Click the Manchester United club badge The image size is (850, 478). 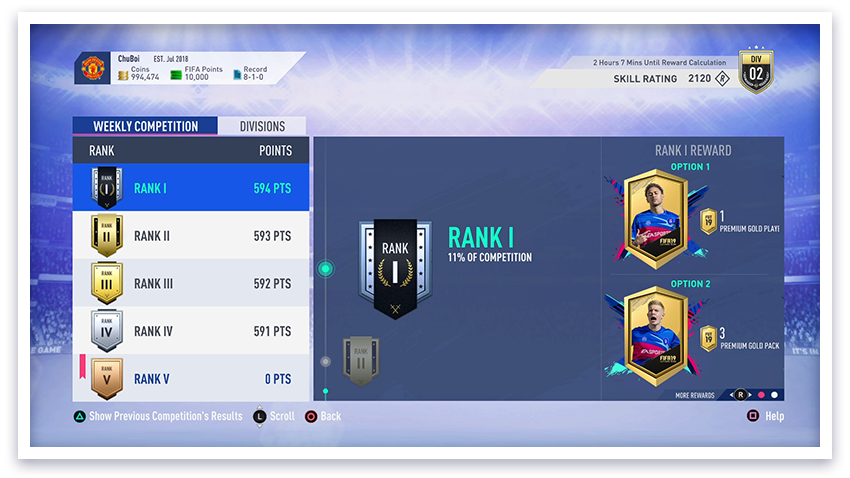tap(91, 69)
